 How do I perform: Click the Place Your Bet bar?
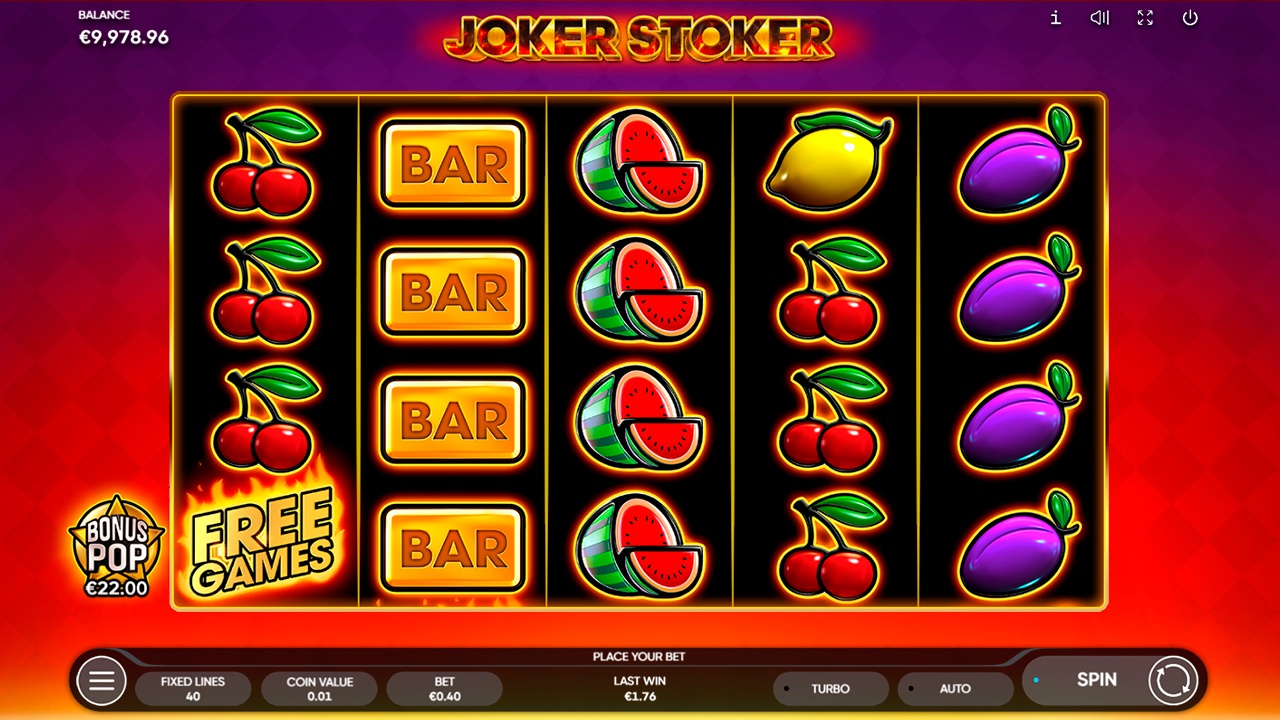coord(639,658)
